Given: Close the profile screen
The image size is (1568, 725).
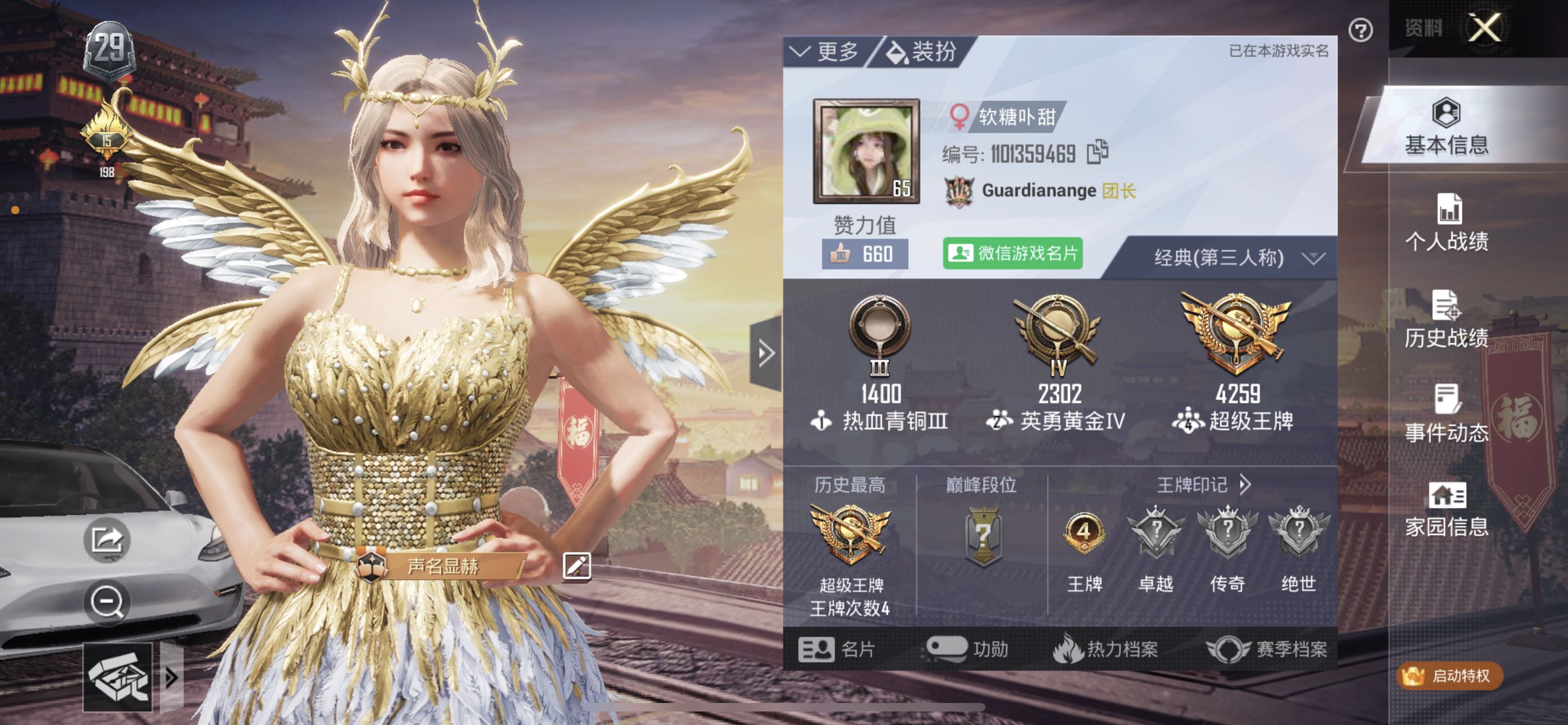Looking at the screenshot, I should (x=1484, y=28).
